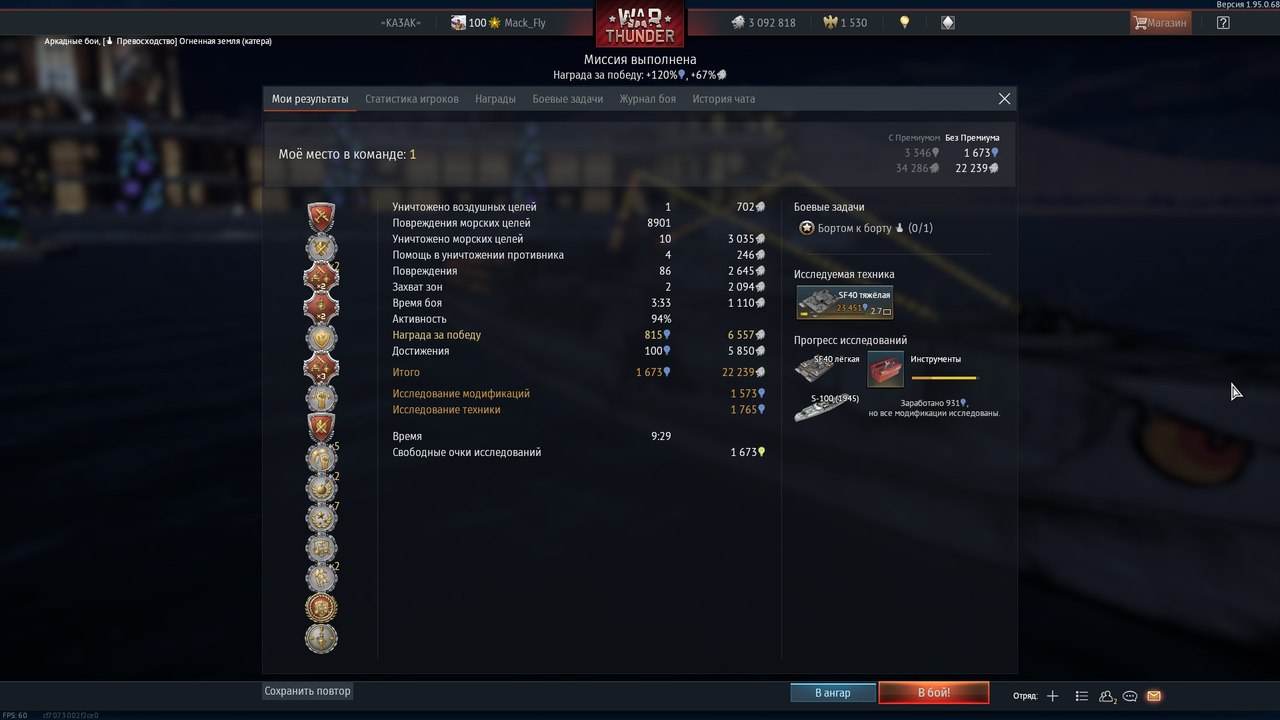Select the Мои результаты tab
Image resolution: width=1280 pixels, height=720 pixels.
click(310, 99)
